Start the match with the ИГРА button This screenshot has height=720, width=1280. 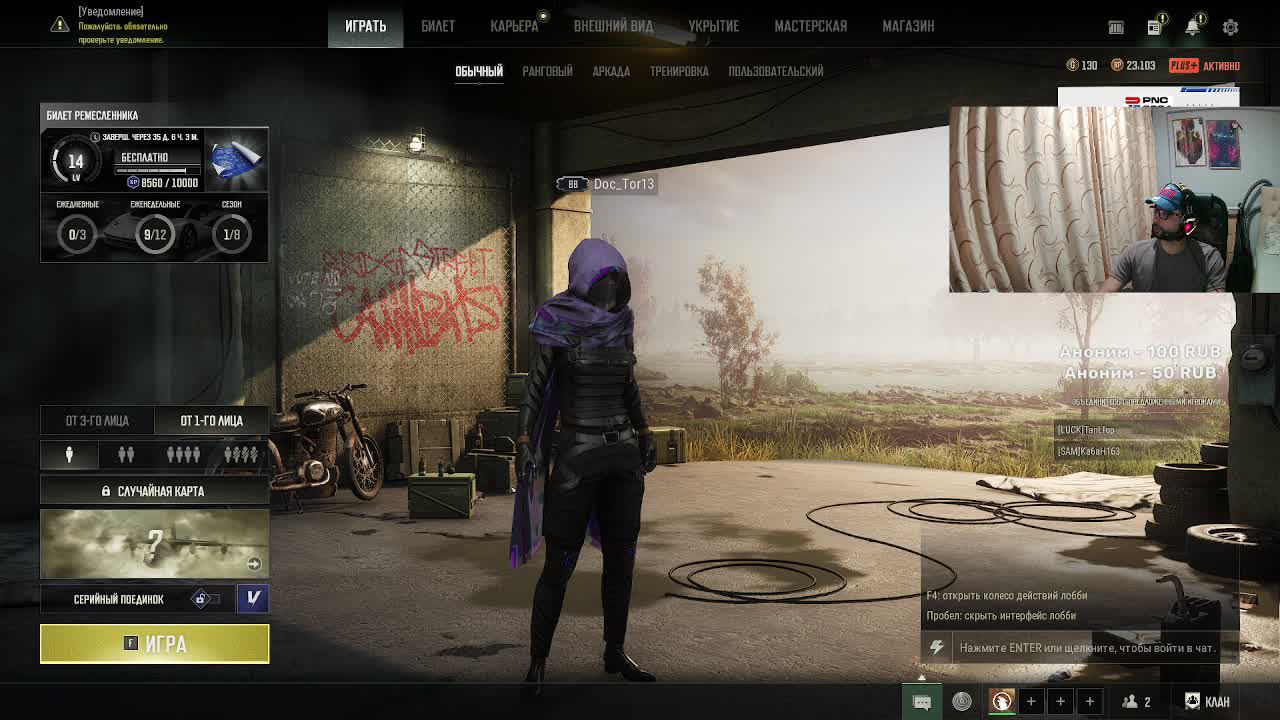(154, 644)
